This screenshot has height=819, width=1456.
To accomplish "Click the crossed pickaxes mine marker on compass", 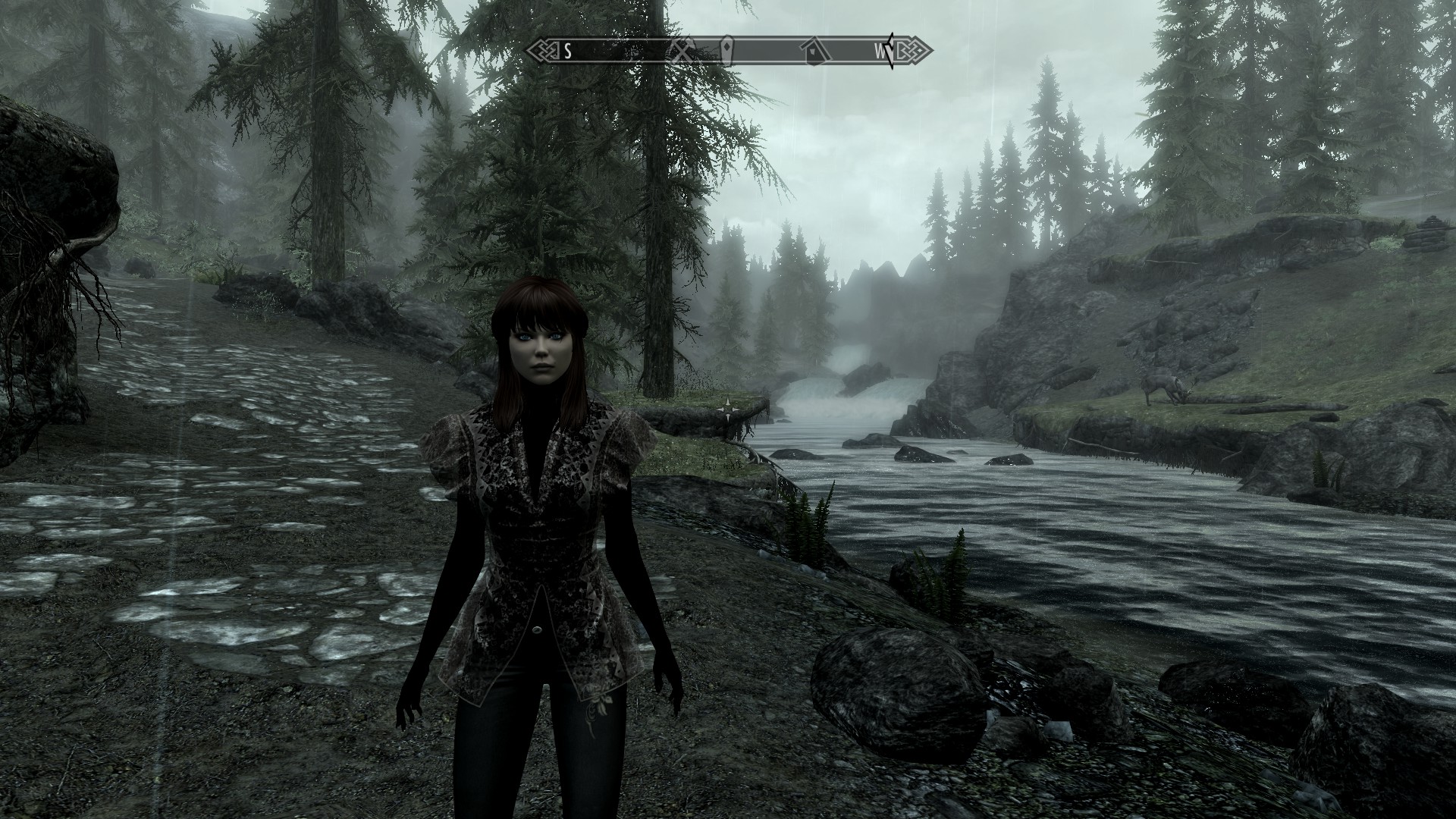I will click(x=682, y=51).
